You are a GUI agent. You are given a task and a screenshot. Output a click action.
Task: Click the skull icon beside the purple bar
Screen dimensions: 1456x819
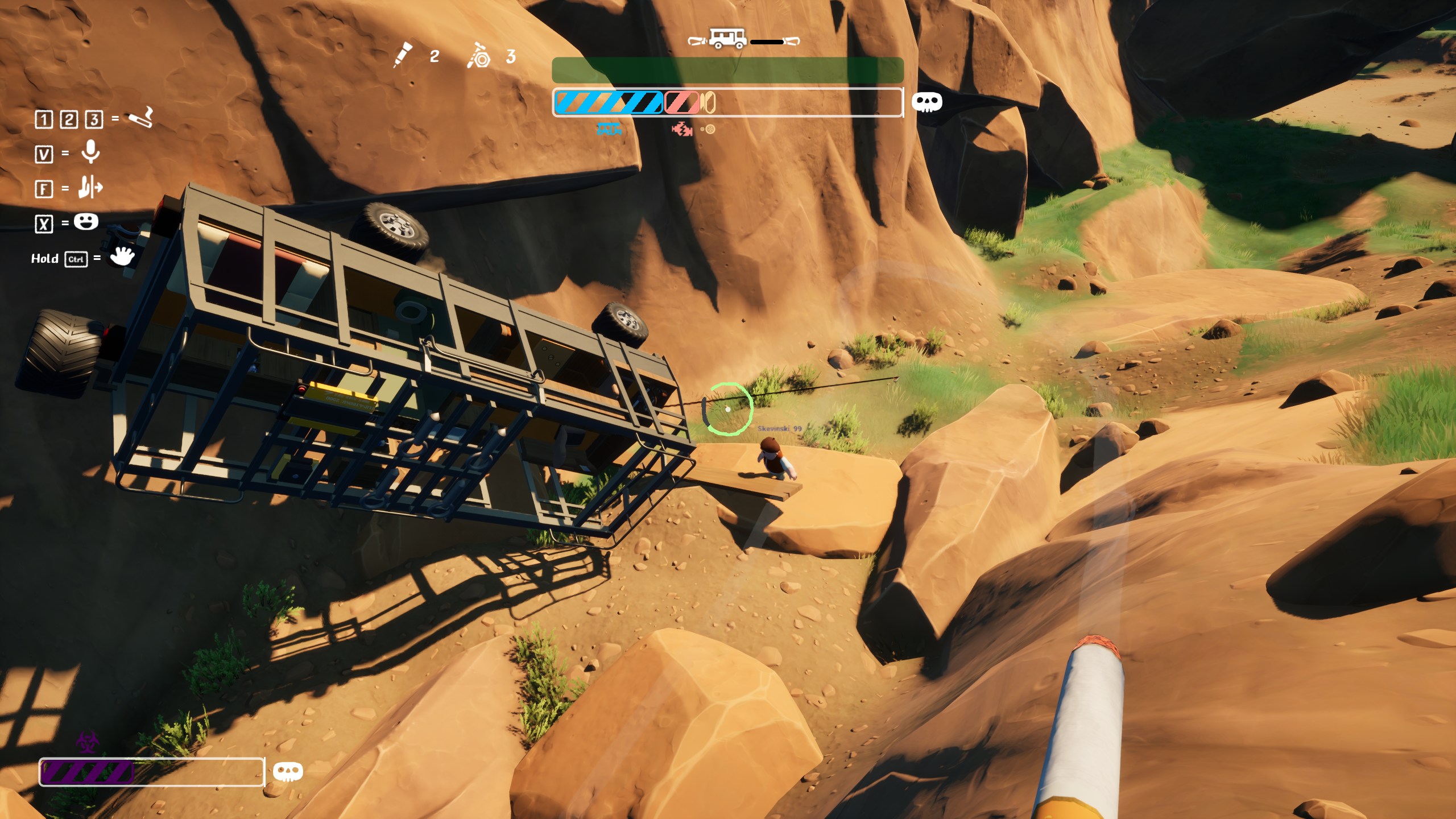point(288,771)
